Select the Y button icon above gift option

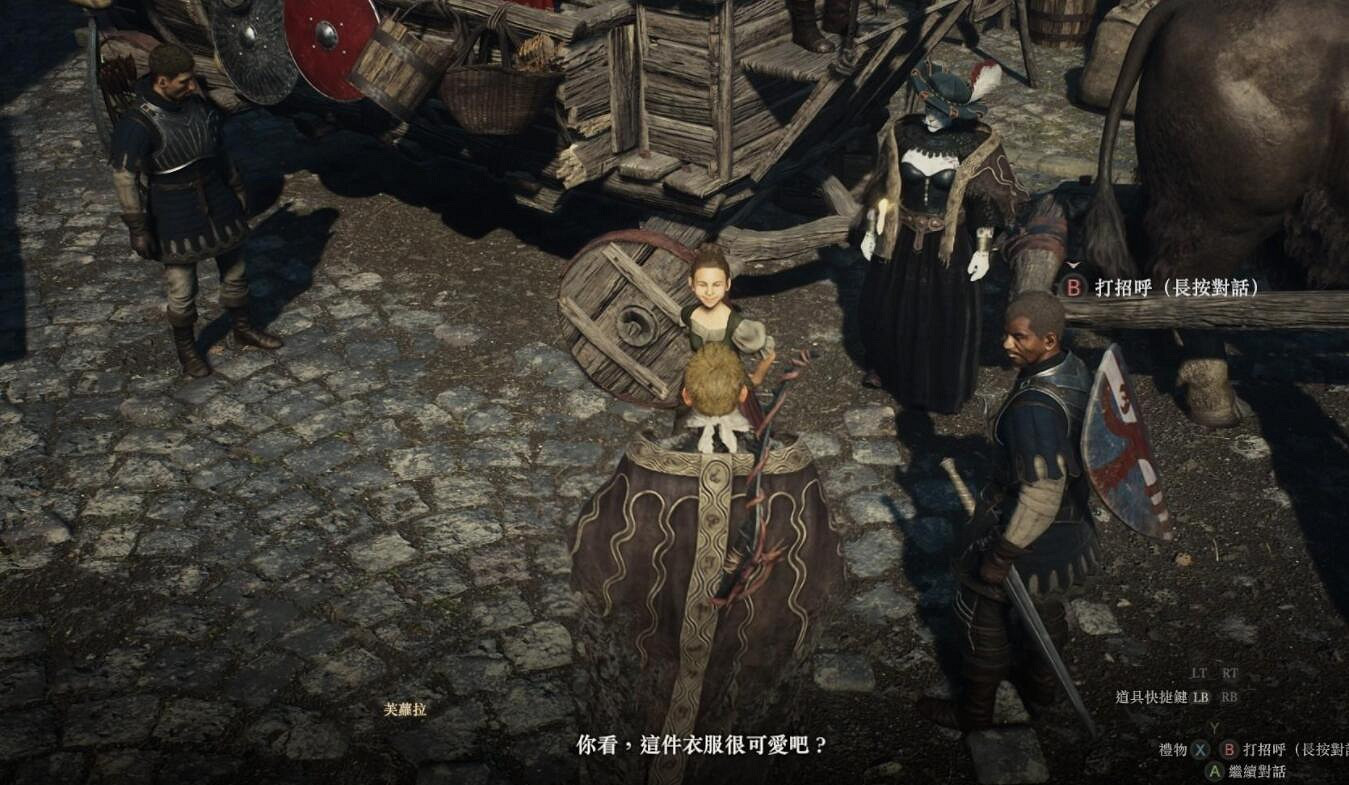[1215, 726]
